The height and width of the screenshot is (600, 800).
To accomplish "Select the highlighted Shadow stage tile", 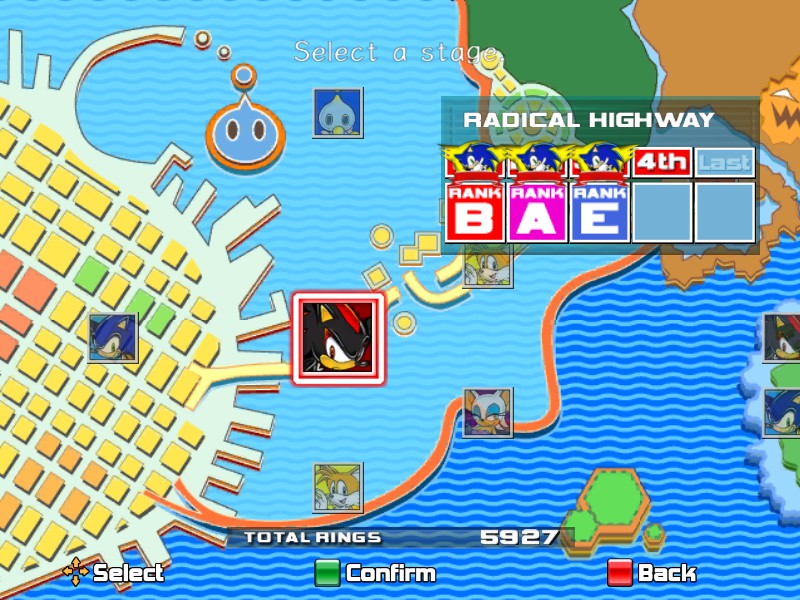I will tap(337, 338).
